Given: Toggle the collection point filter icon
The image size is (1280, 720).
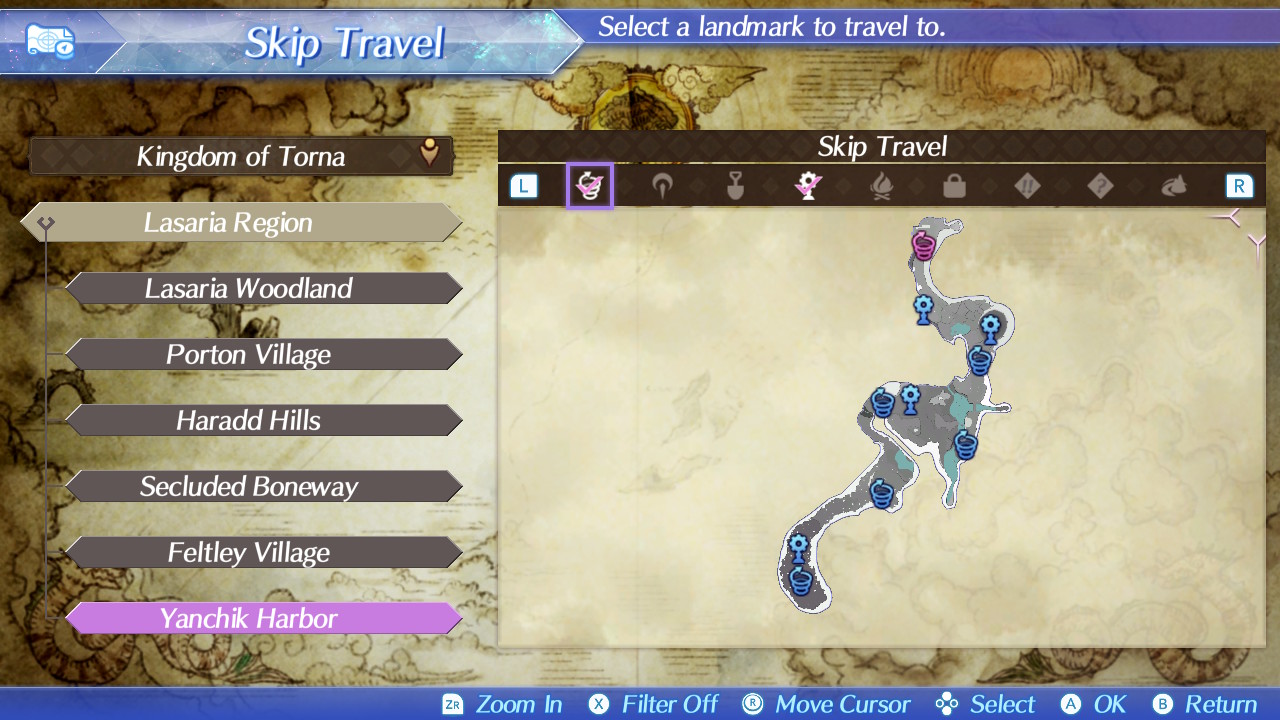Looking at the screenshot, I should 662,186.
